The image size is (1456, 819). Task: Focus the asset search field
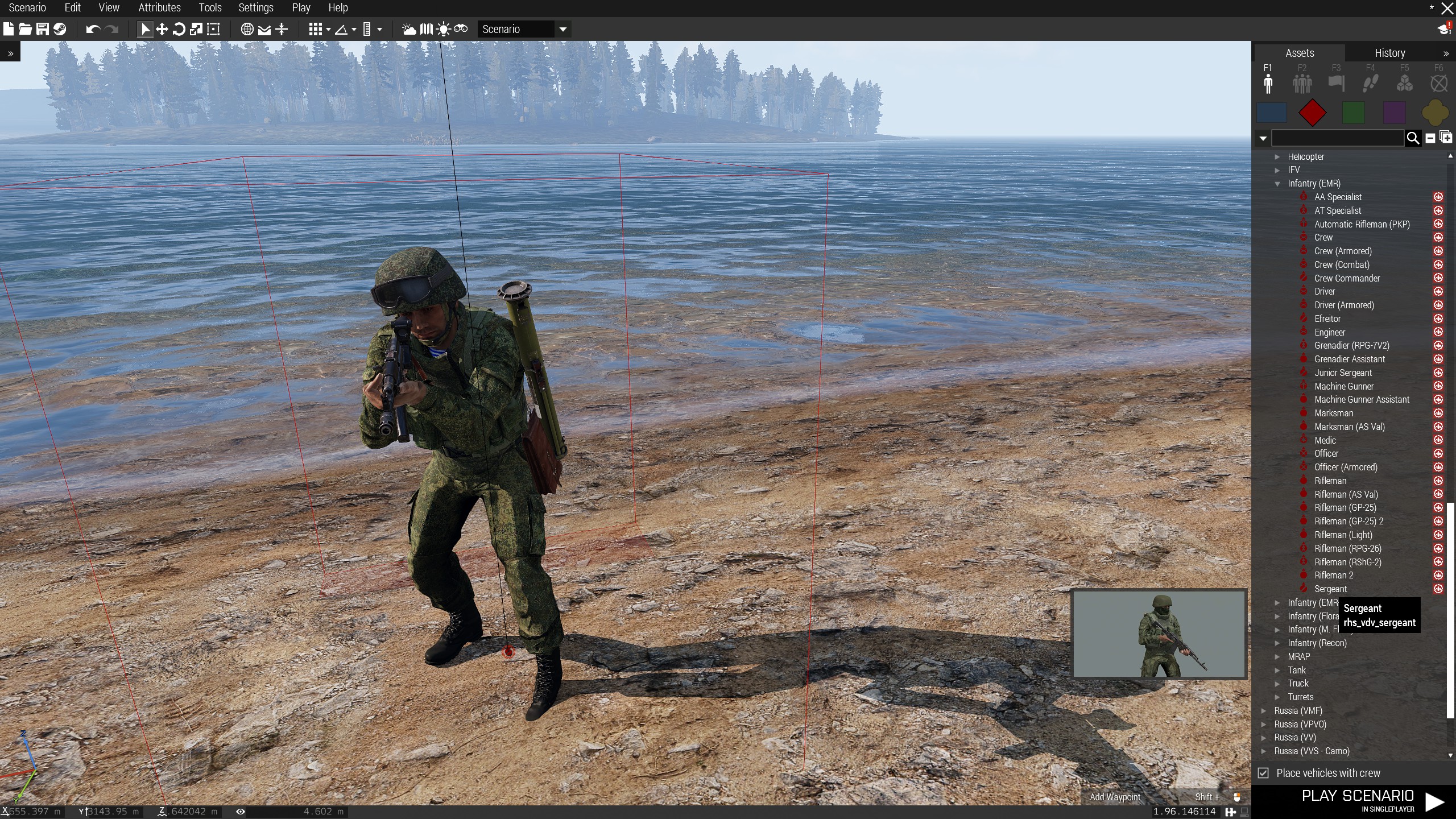pyautogui.click(x=1337, y=138)
